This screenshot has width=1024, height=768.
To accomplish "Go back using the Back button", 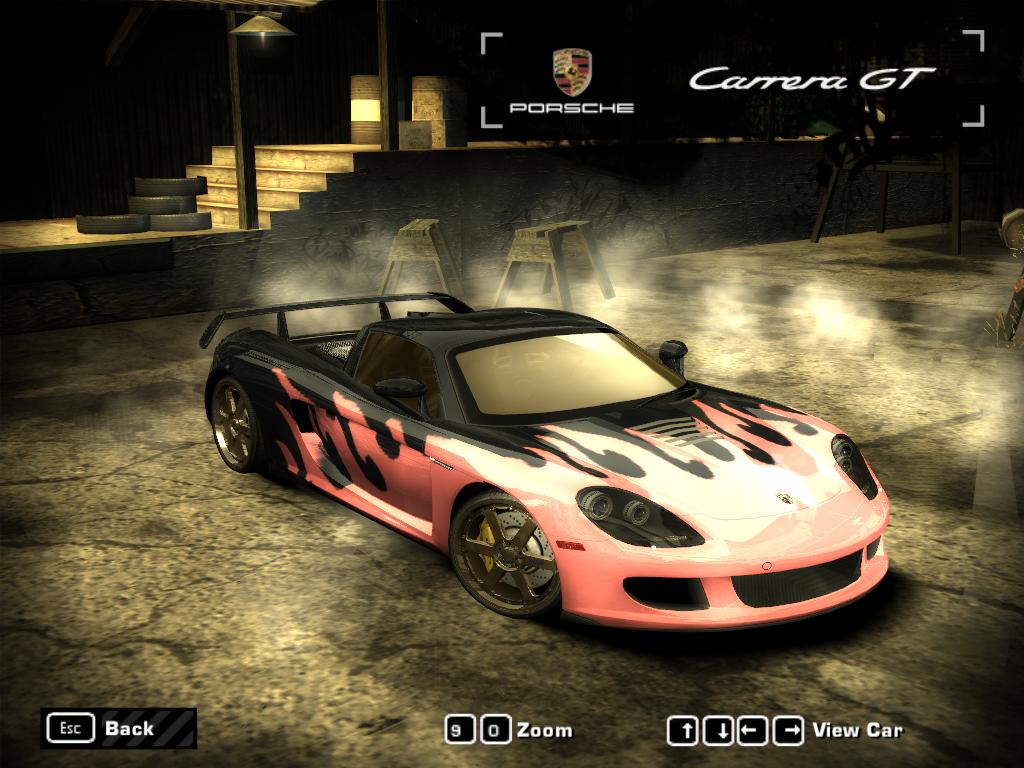I will pyautogui.click(x=118, y=728).
